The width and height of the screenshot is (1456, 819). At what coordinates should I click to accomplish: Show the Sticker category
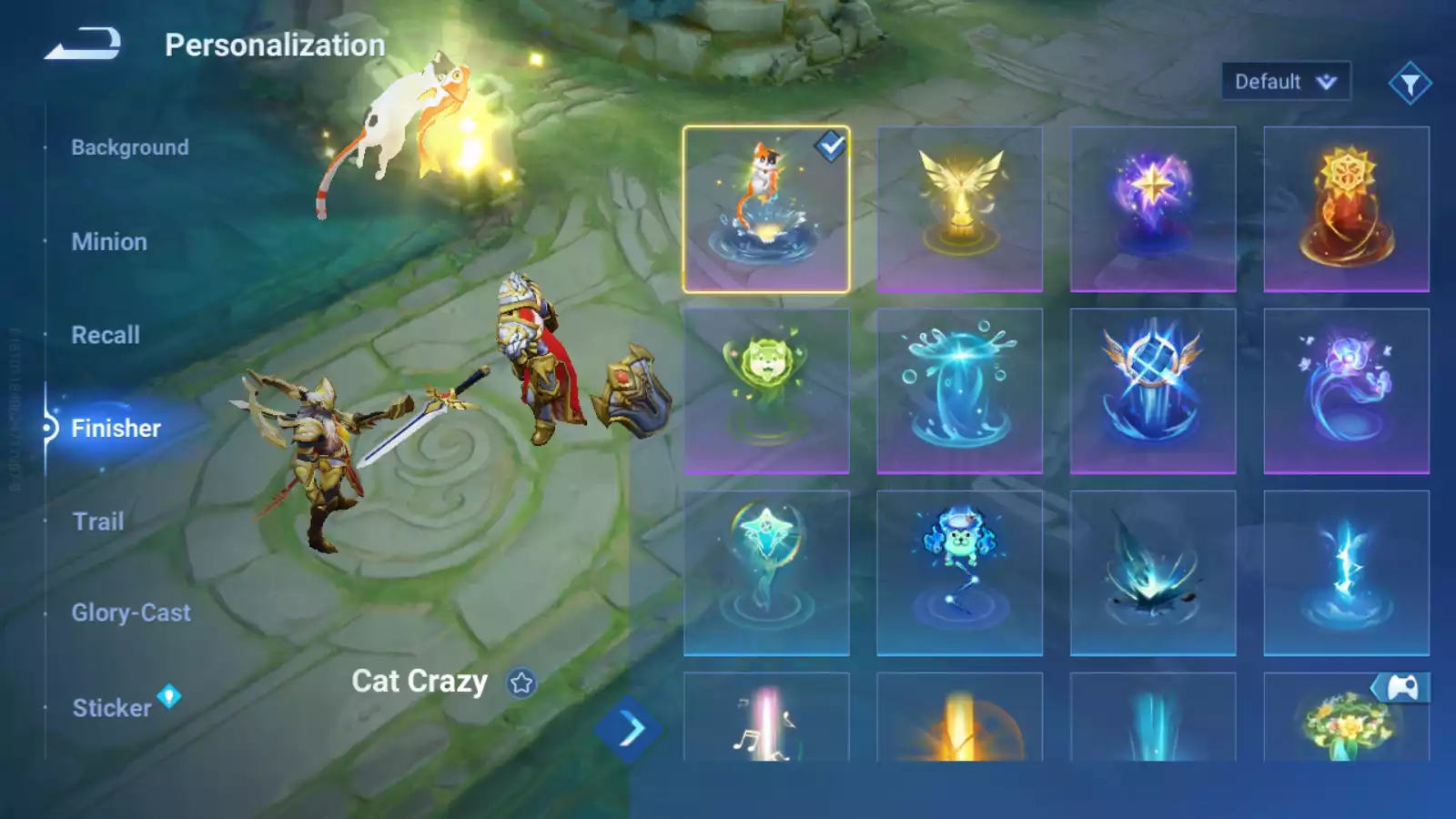[x=112, y=708]
